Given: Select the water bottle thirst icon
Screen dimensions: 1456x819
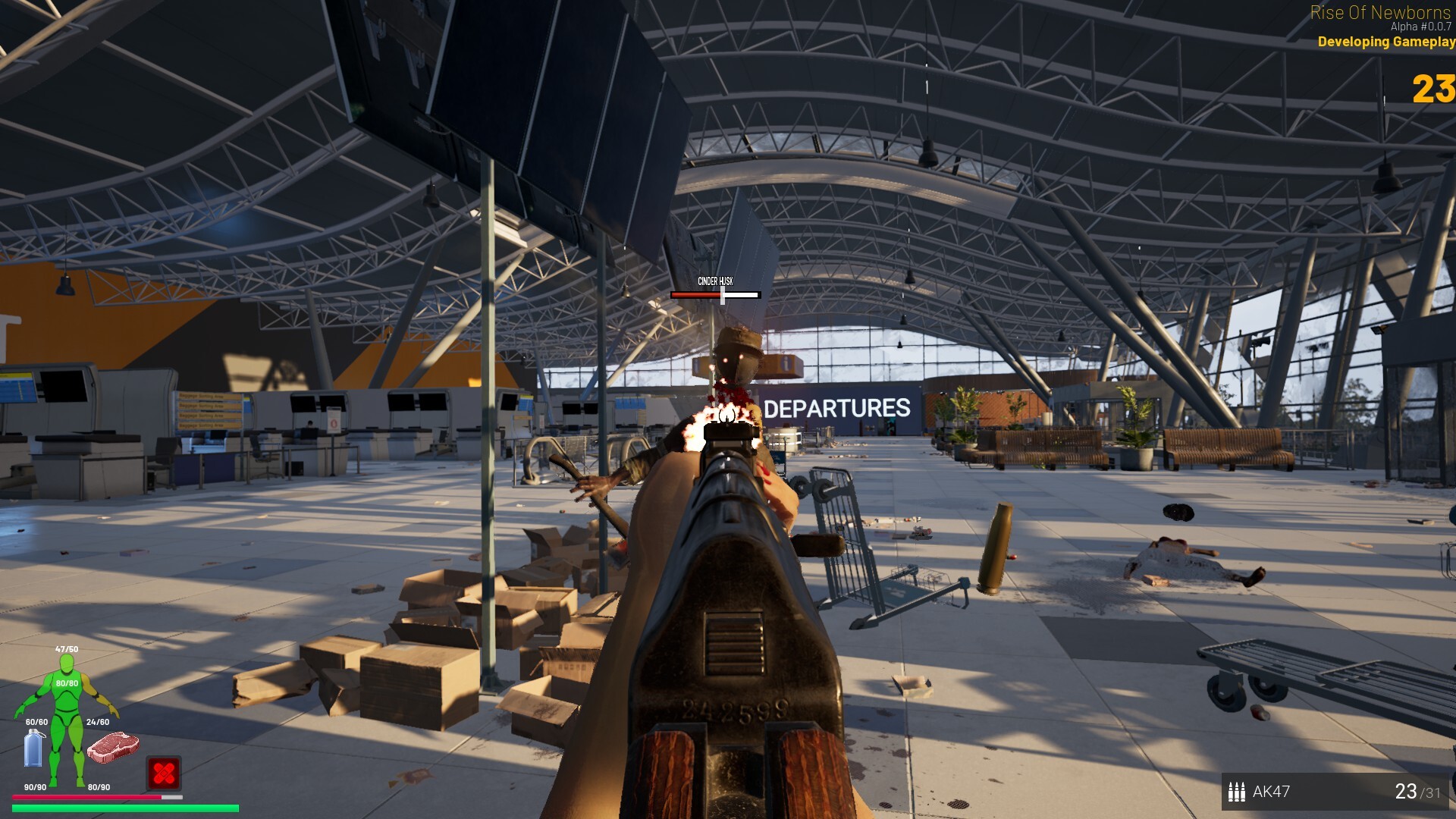Looking at the screenshot, I should tap(34, 749).
